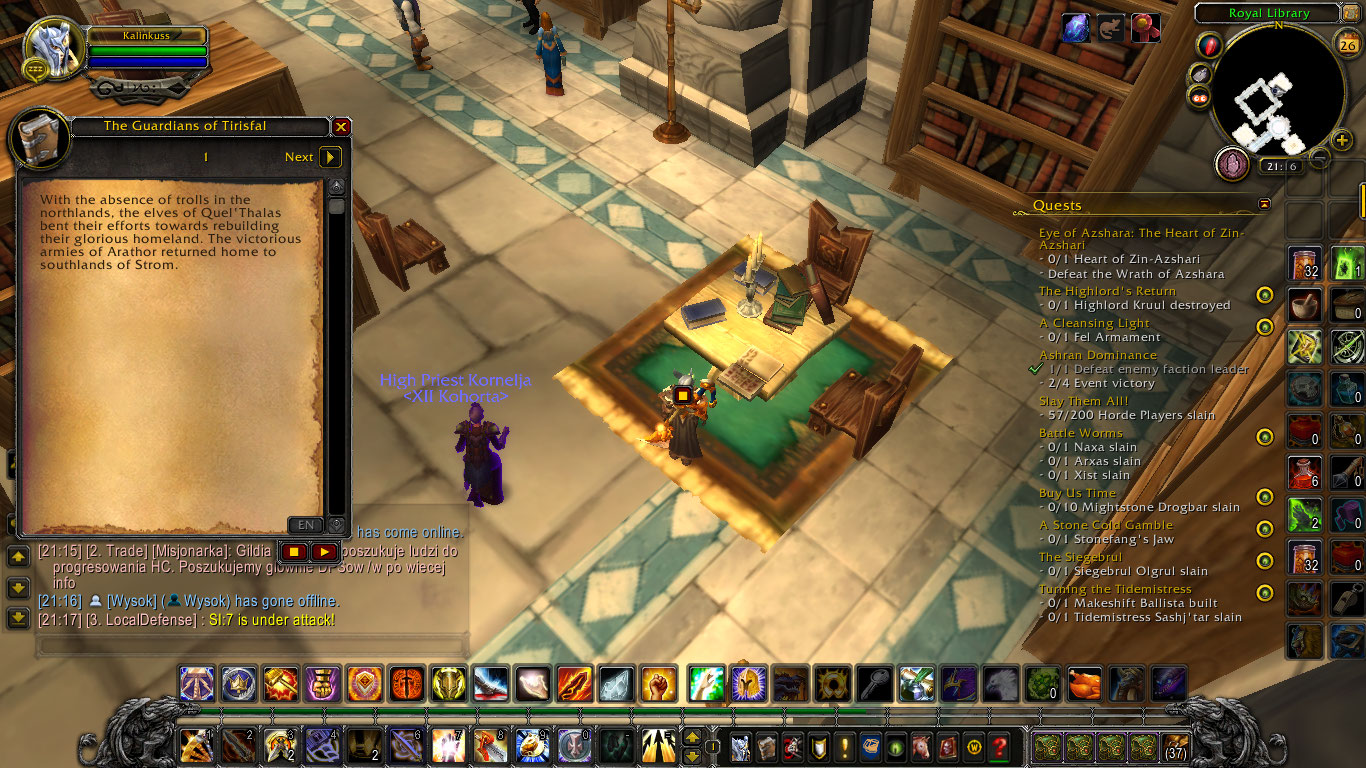The image size is (1366, 768).
Task: Toggle tracking via the eyes minimap icon
Action: click(1199, 97)
